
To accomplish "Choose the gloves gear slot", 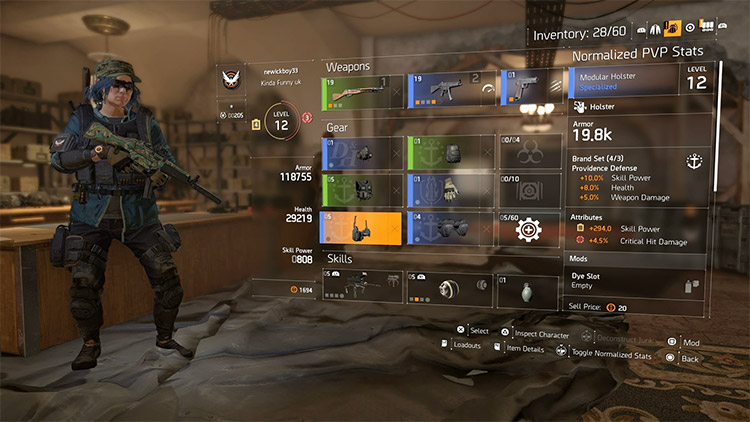I will [x=448, y=189].
